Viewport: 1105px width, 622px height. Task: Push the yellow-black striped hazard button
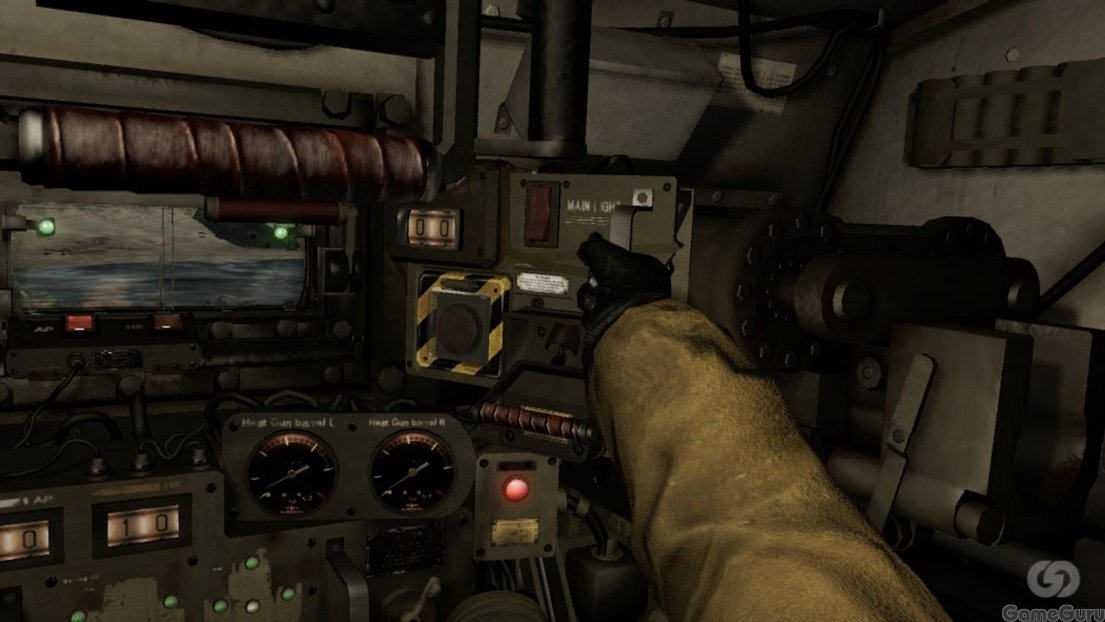tap(459, 323)
